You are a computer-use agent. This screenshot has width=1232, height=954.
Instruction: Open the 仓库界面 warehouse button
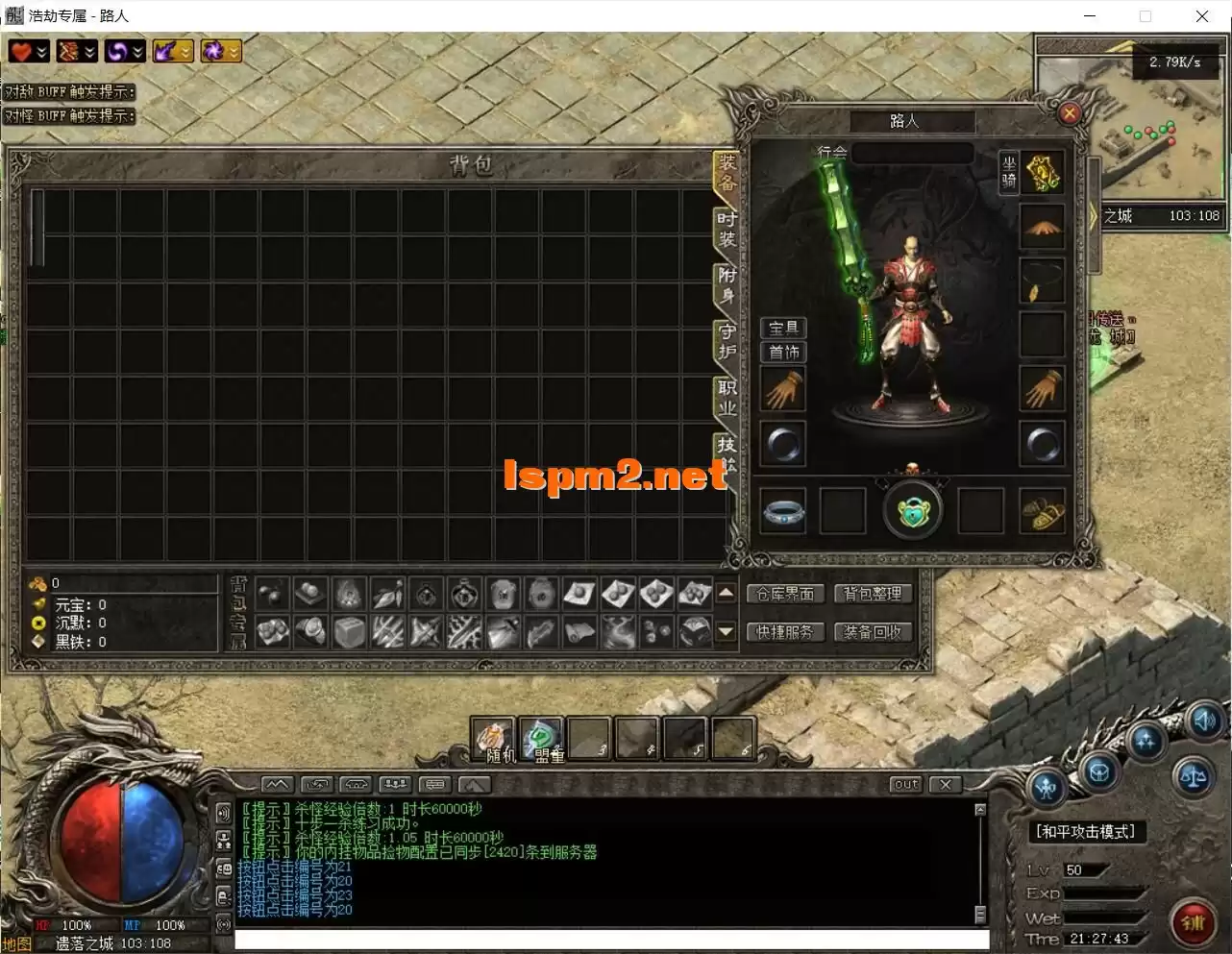784,595
